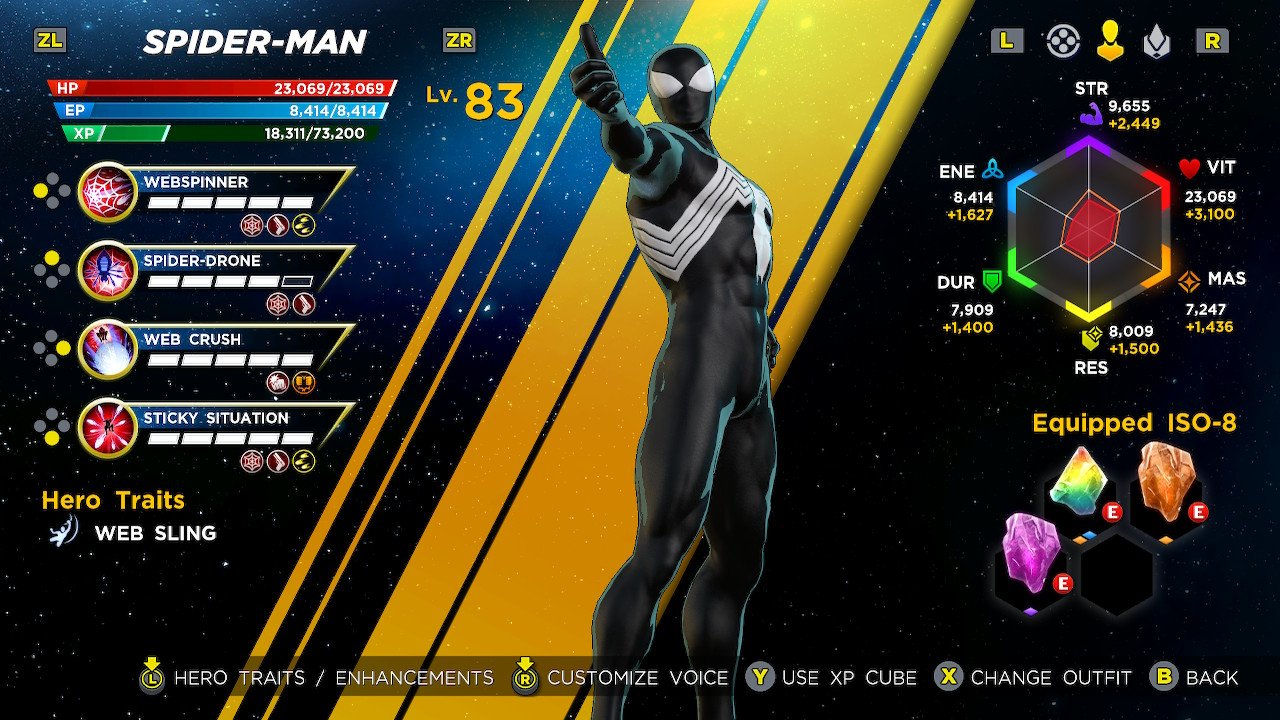Screen dimensions: 1280x720
Task: Switch to the yellow hero profile tab
Action: pos(1110,41)
